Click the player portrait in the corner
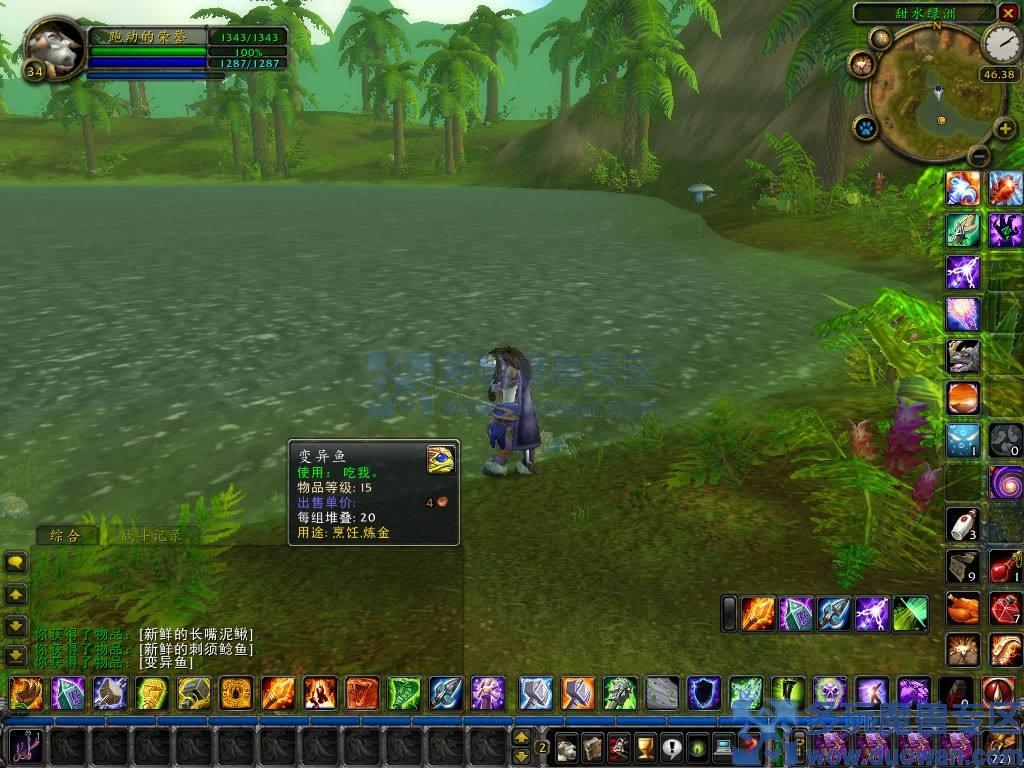The width and height of the screenshot is (1024, 768). [x=53, y=47]
